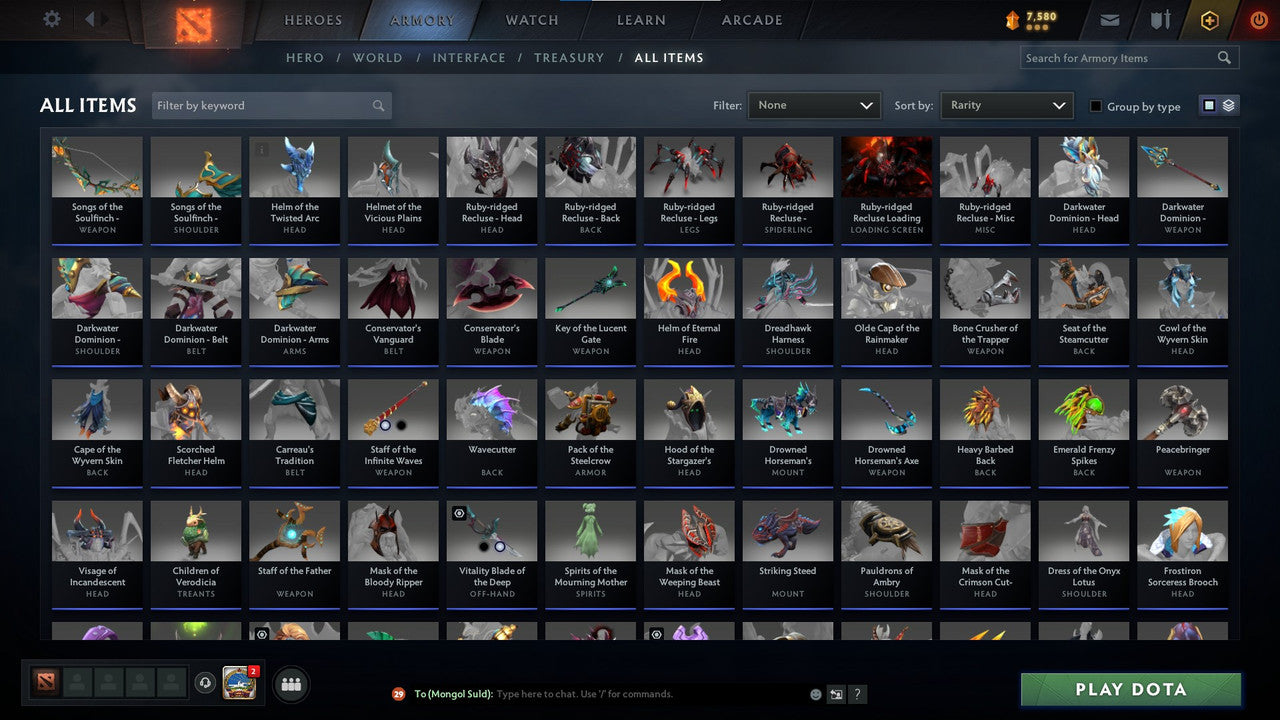Open the Sort by: Rarity dropdown
1280x720 pixels.
pos(1006,105)
